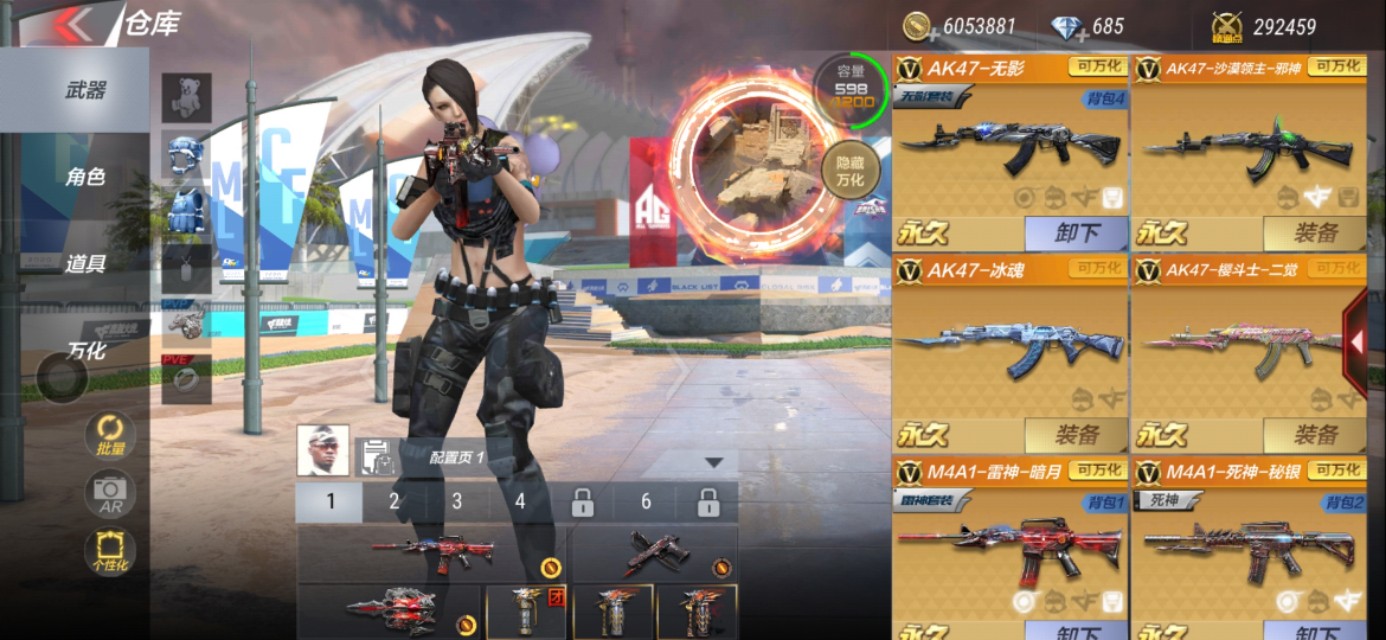The image size is (1386, 640).
Task: Open the AR camera mode
Action: coord(110,492)
